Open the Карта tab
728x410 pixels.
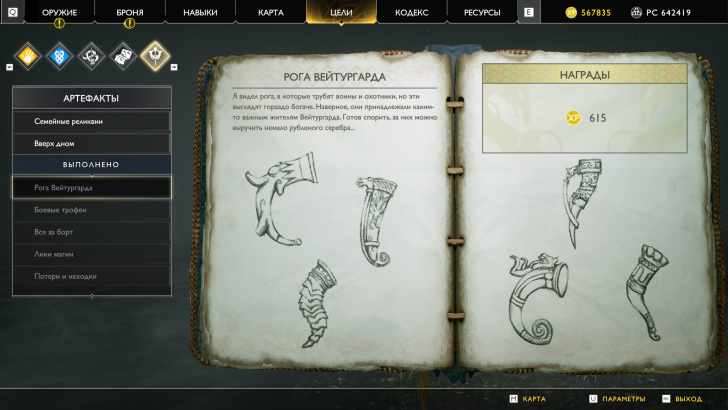coord(270,12)
